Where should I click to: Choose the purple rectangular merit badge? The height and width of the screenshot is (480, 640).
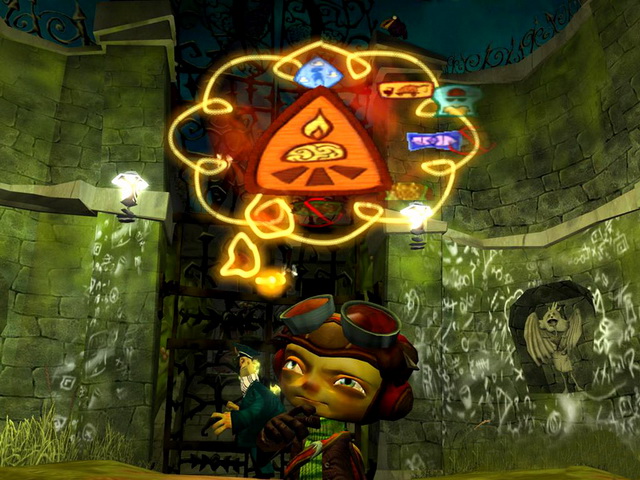433,141
